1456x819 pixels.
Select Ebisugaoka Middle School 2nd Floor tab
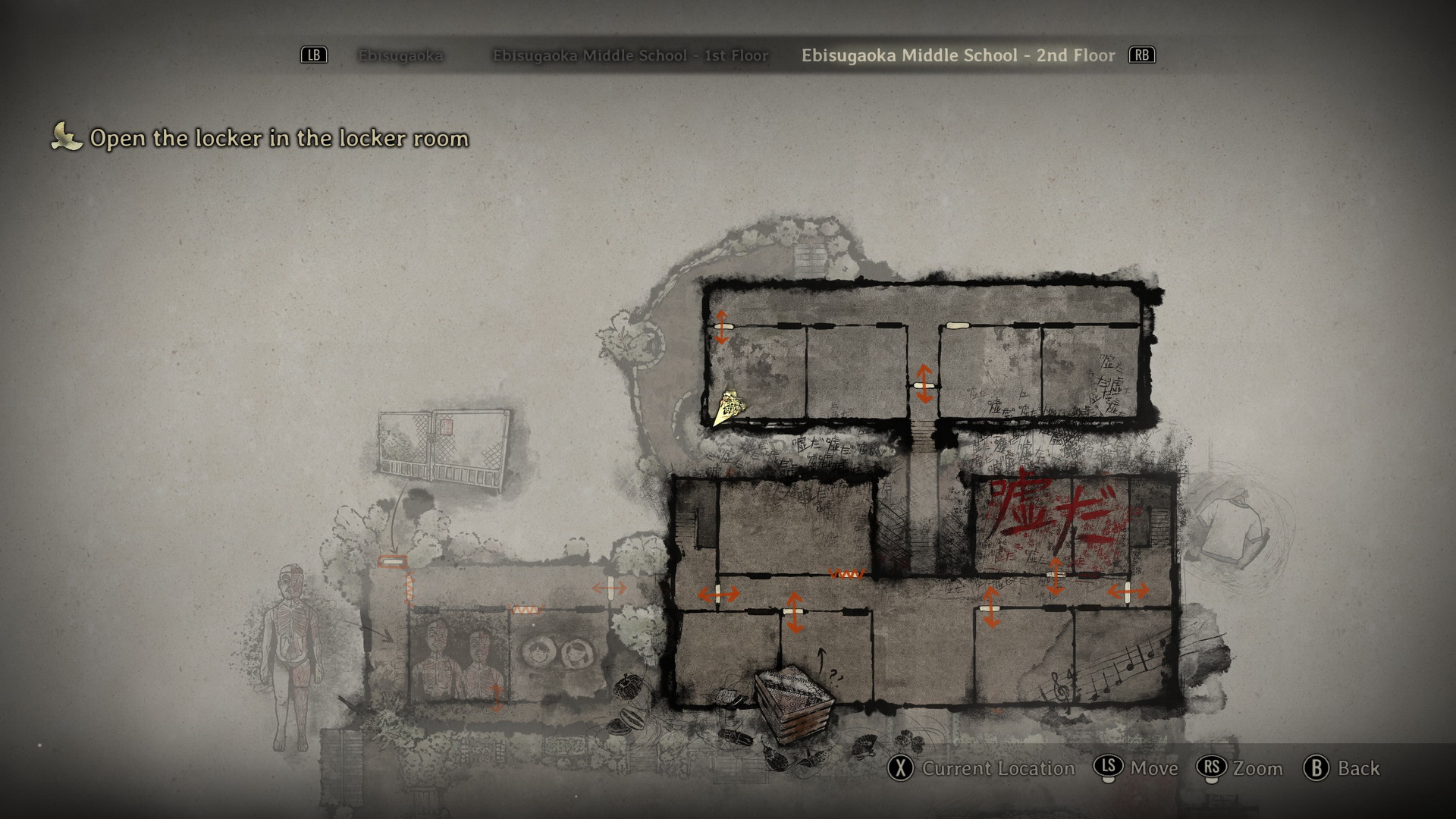pyautogui.click(x=958, y=55)
